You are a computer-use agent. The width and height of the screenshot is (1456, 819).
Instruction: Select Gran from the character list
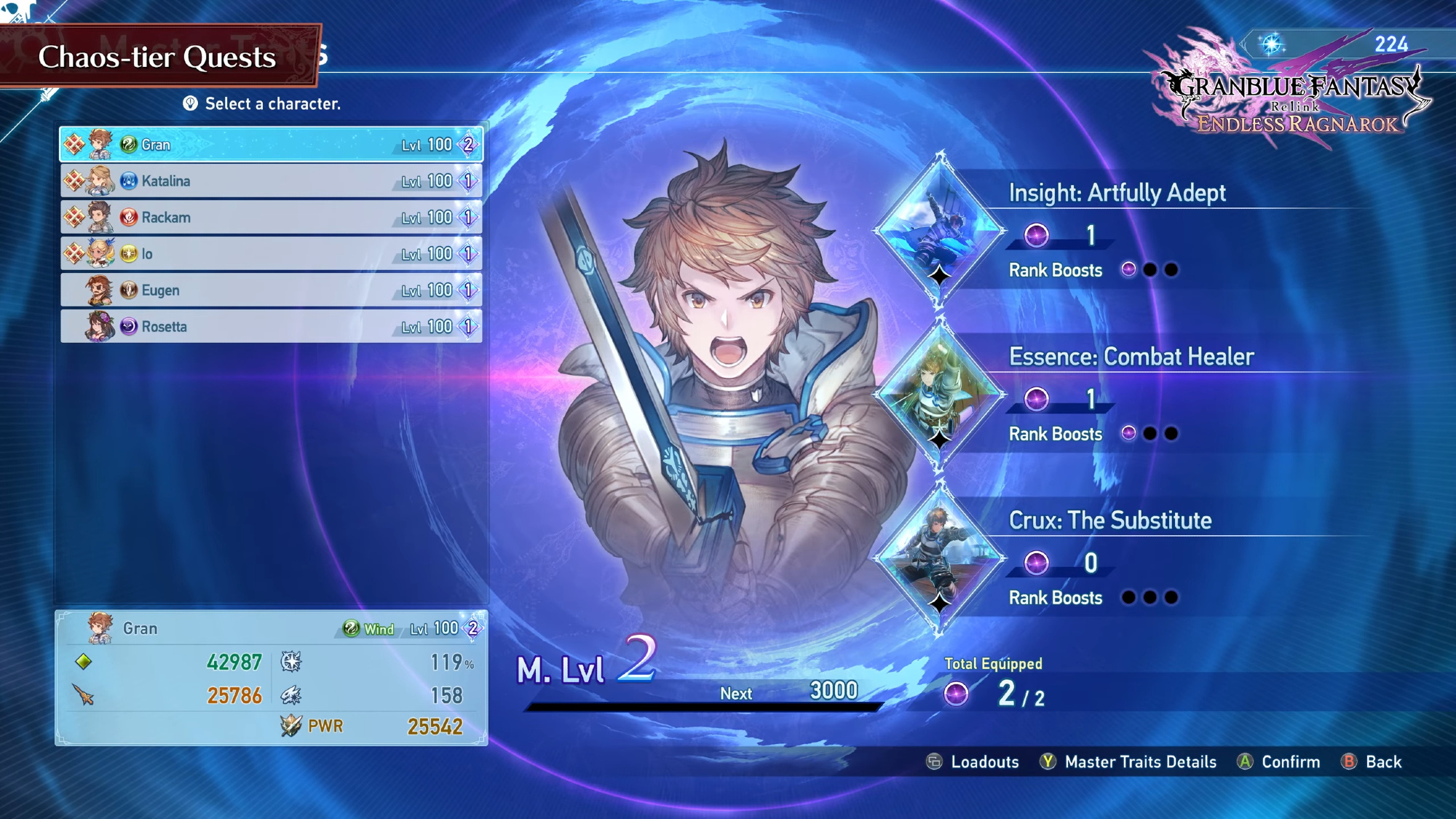point(271,144)
